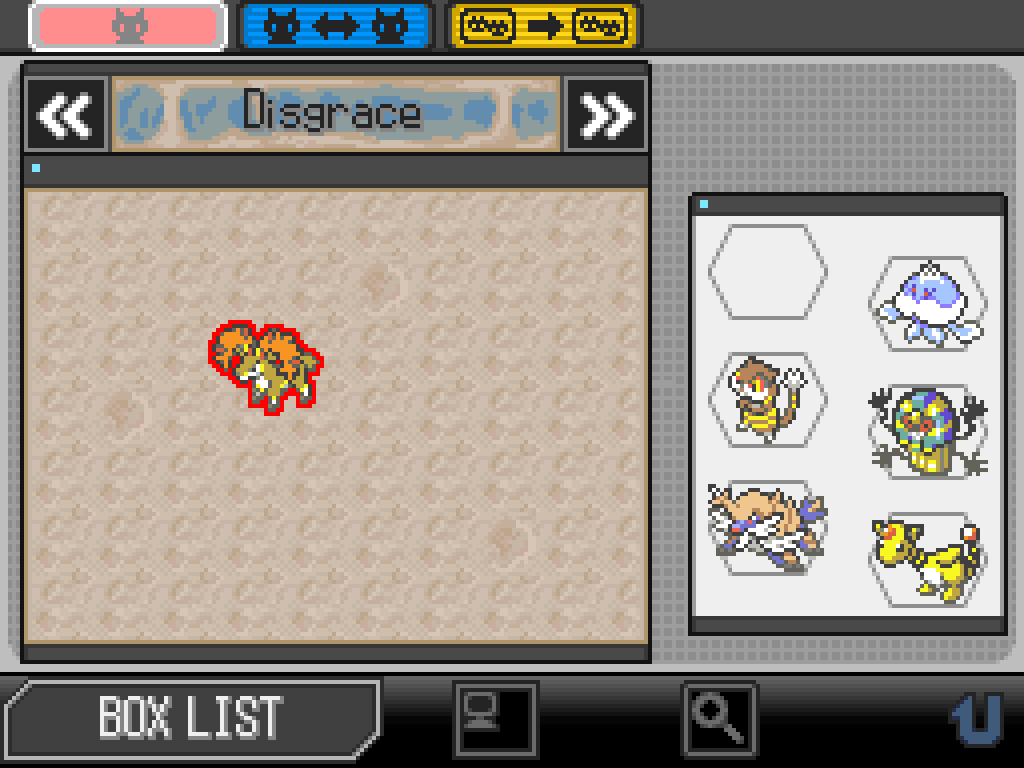Image resolution: width=1024 pixels, height=768 pixels.
Task: Select the Cofagrigus party slot
Action: [x=927, y=431]
